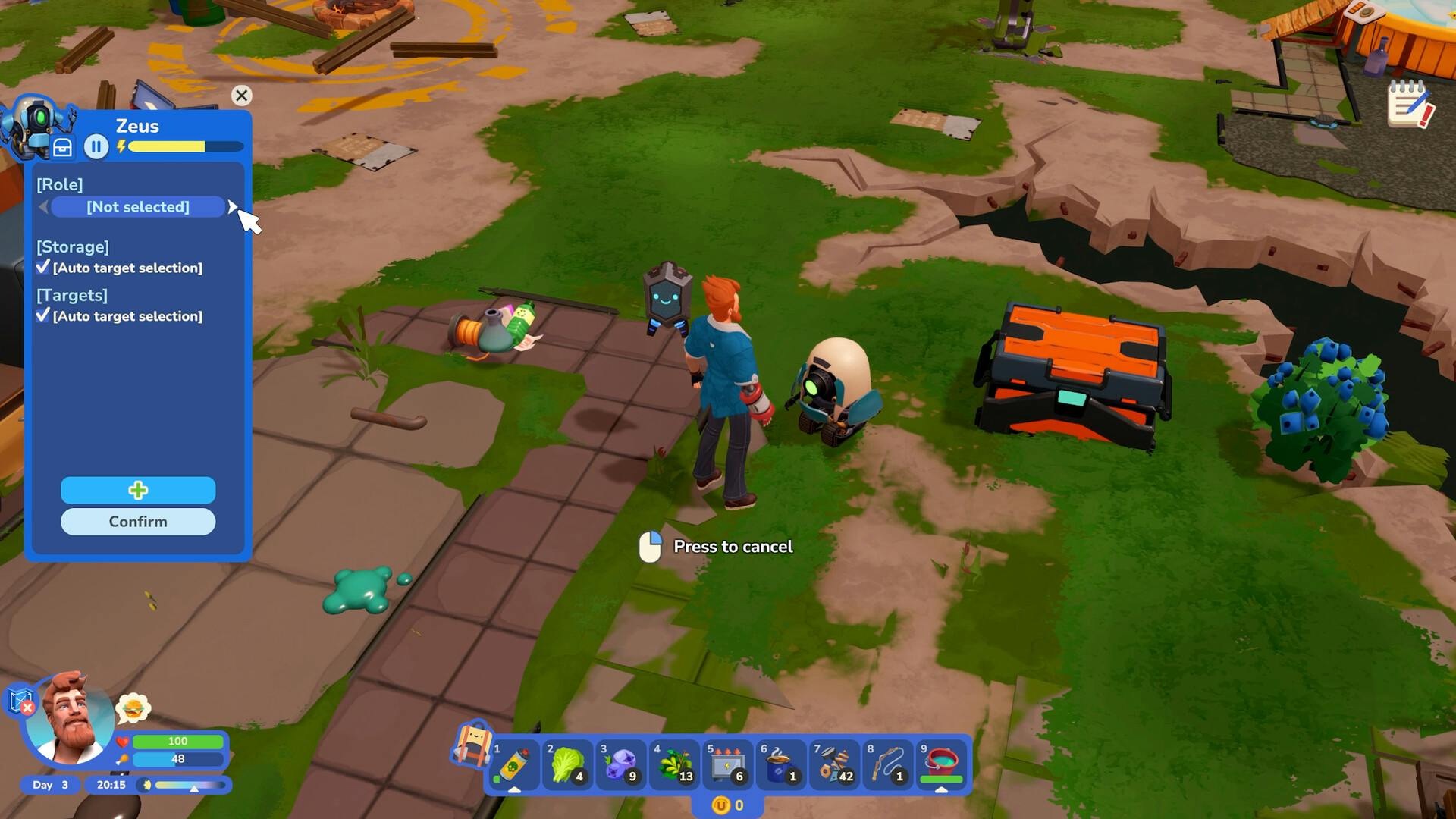This screenshot has height=819, width=1456.
Task: Click the plus button above Confirm
Action: [137, 491]
